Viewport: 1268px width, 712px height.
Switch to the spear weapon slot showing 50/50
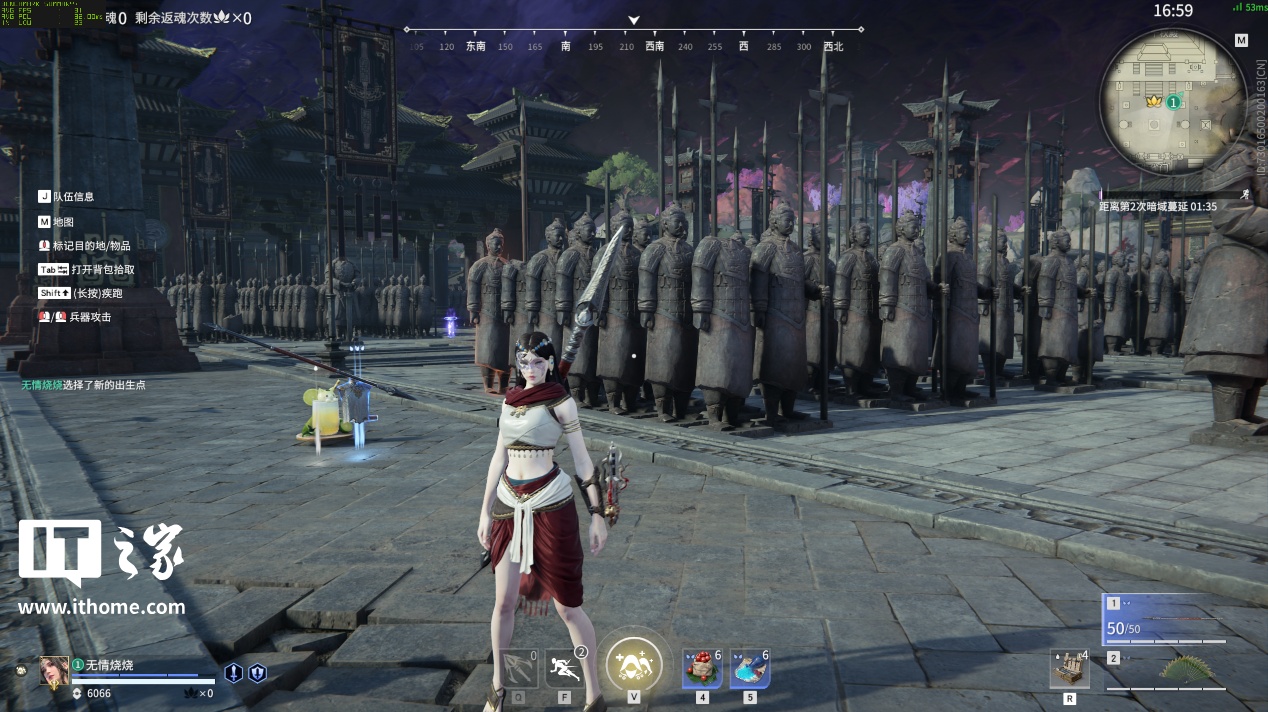[1165, 621]
